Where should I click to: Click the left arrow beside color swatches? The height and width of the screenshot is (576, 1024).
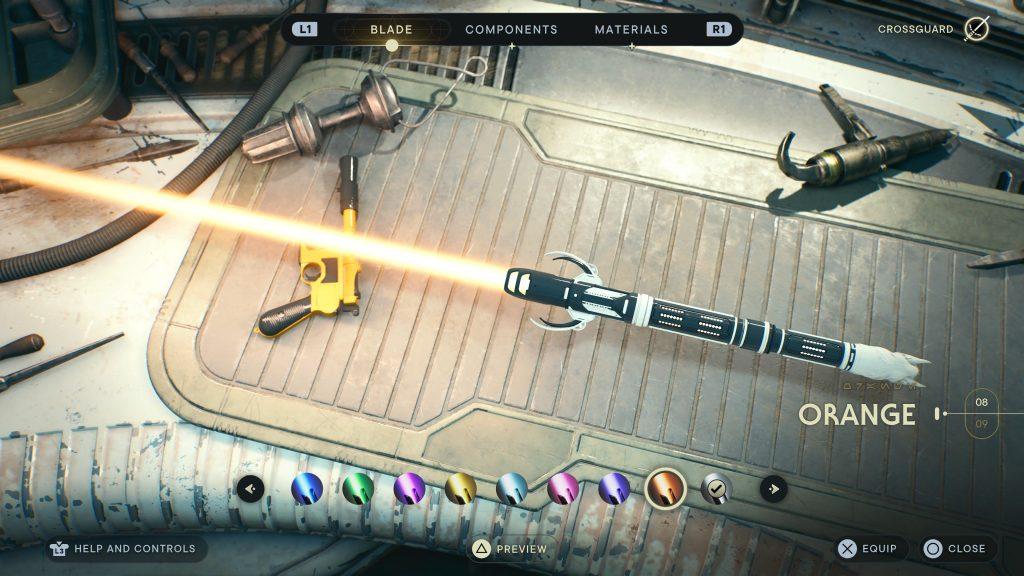coord(251,489)
